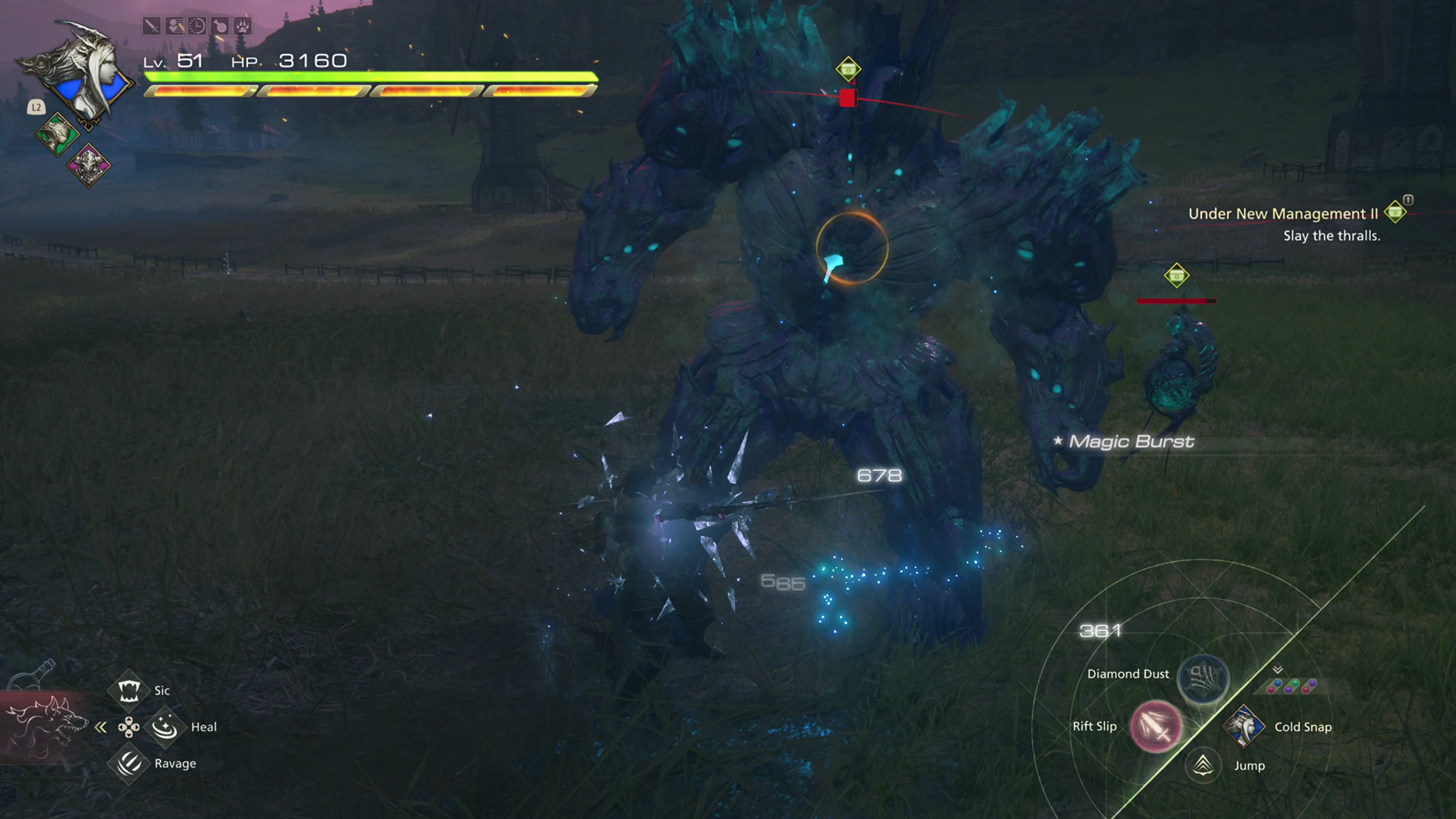Click the colored combo orbs indicator
1456x819 pixels.
point(1291,686)
